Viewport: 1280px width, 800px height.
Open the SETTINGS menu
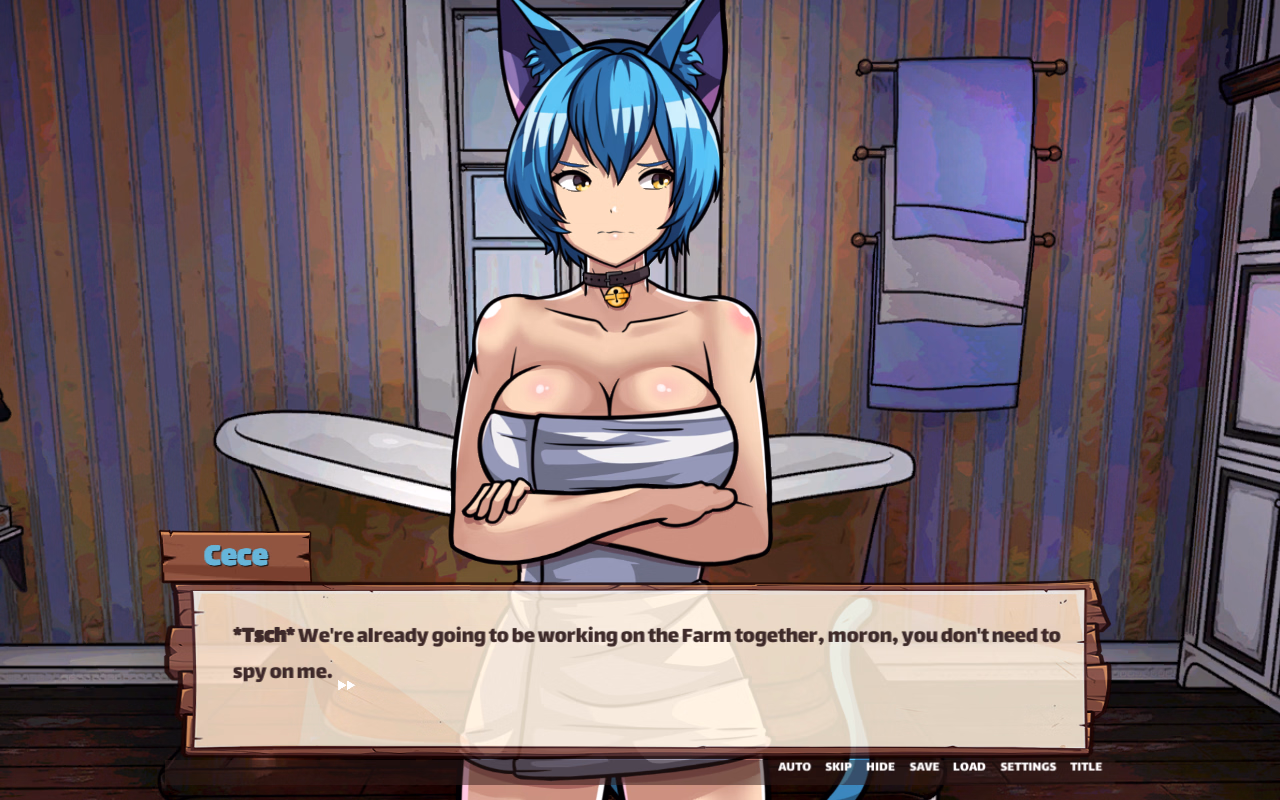tap(1028, 766)
